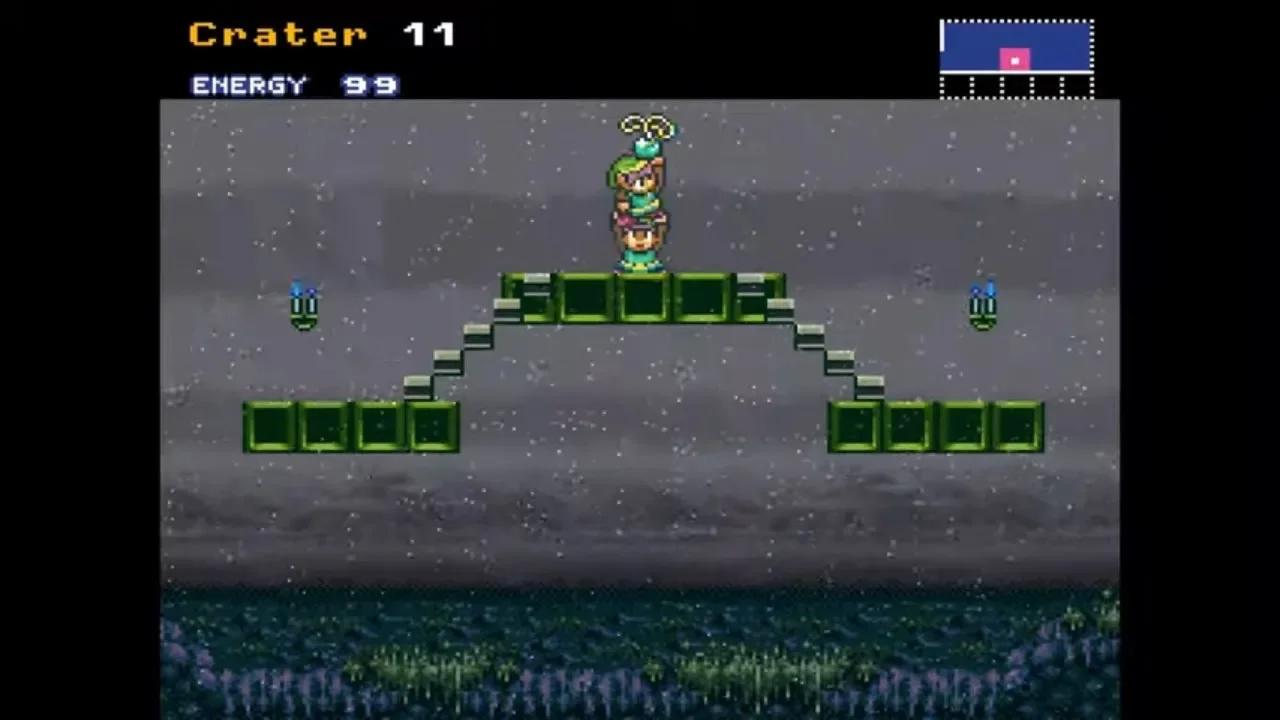This screenshot has width=1280, height=720.
Task: Click the white energy bar inside the minimap
Action: 944,38
